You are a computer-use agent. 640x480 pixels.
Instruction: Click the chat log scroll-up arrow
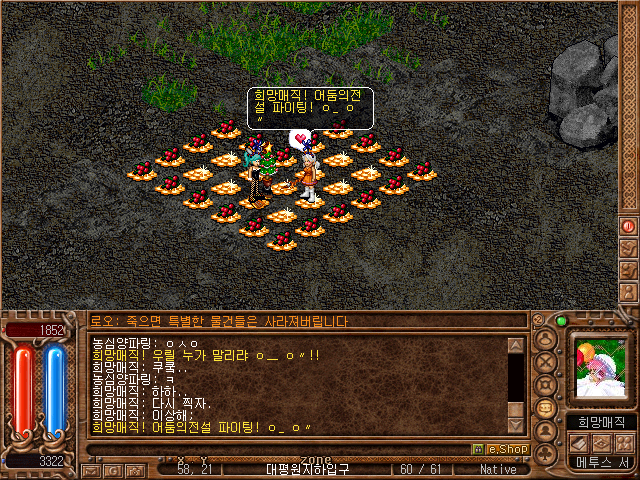515,346
